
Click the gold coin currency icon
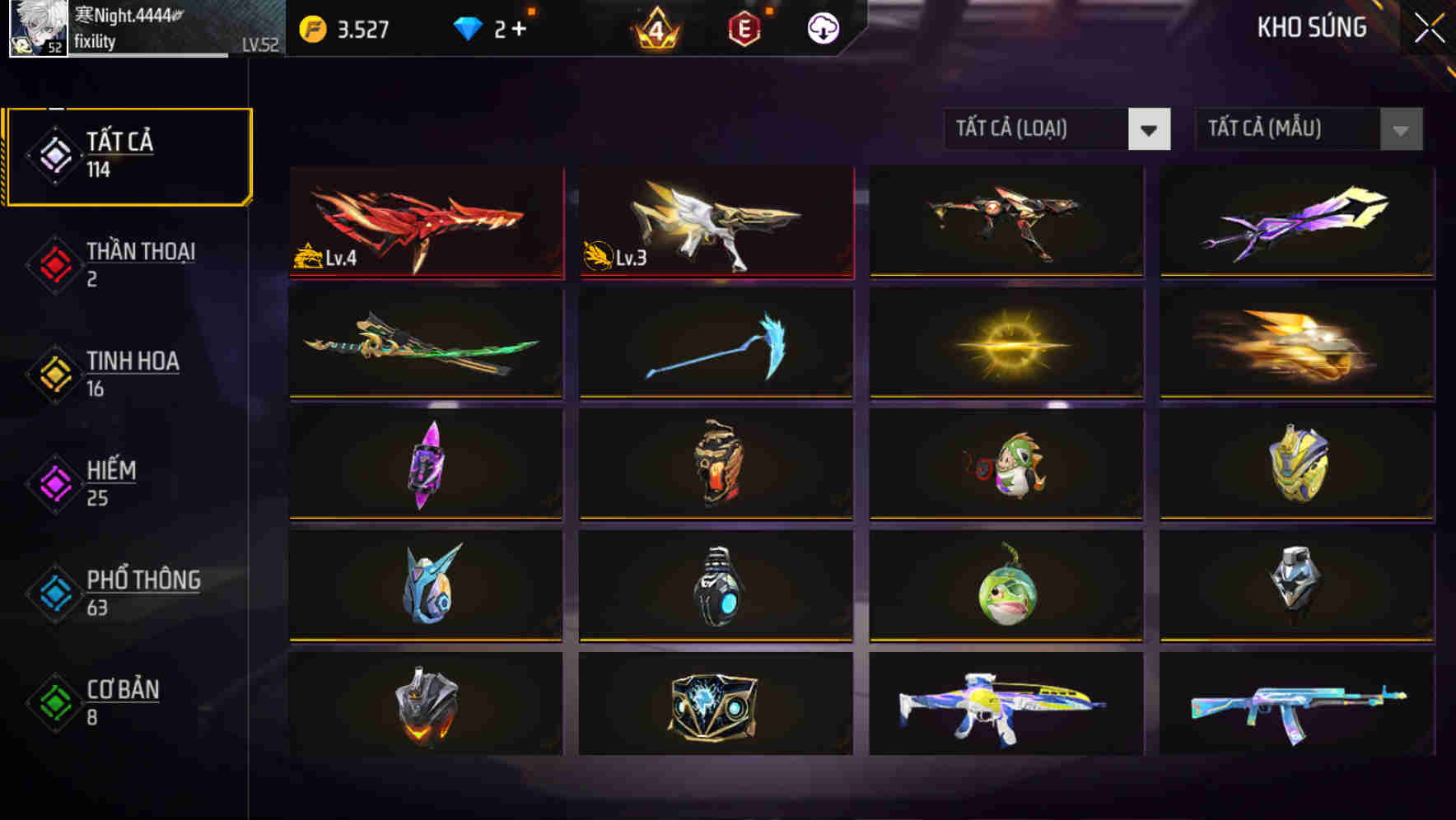312,27
